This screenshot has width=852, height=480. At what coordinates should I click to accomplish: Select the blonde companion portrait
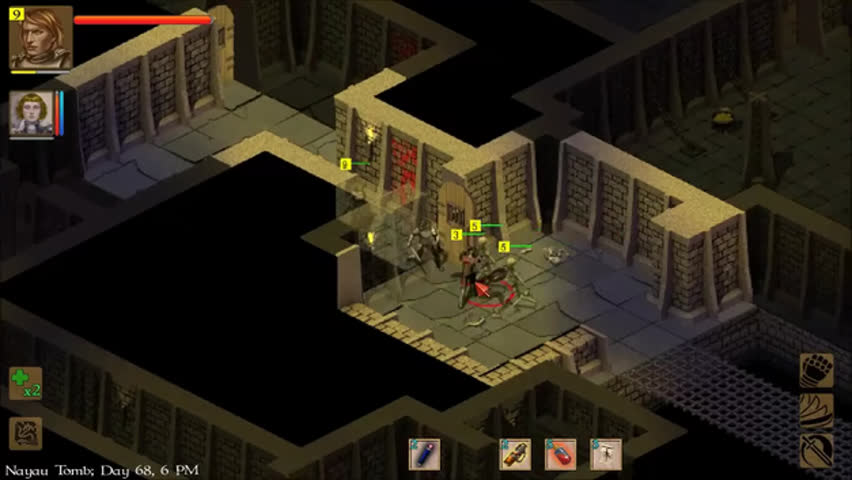pos(31,112)
